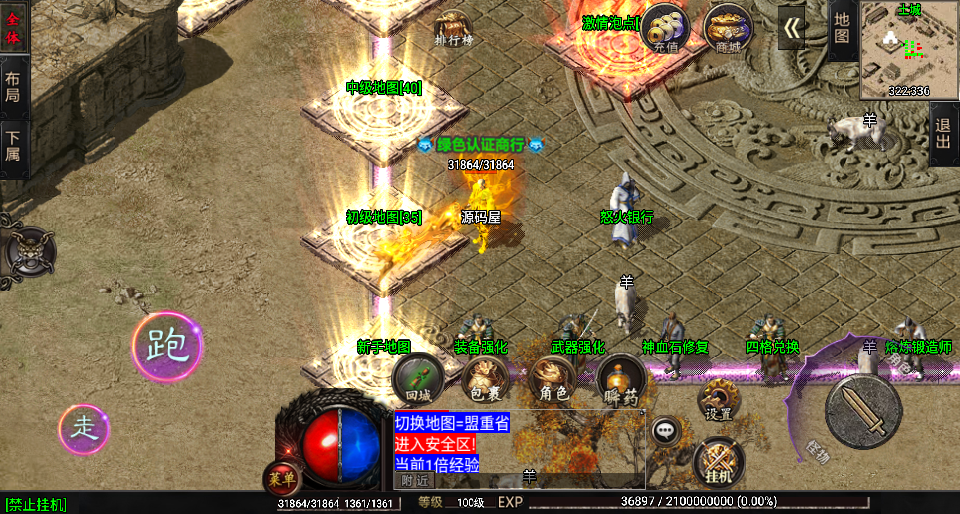This screenshot has width=960, height=514.
Task: Open the 地图 map button
Action: (x=842, y=28)
